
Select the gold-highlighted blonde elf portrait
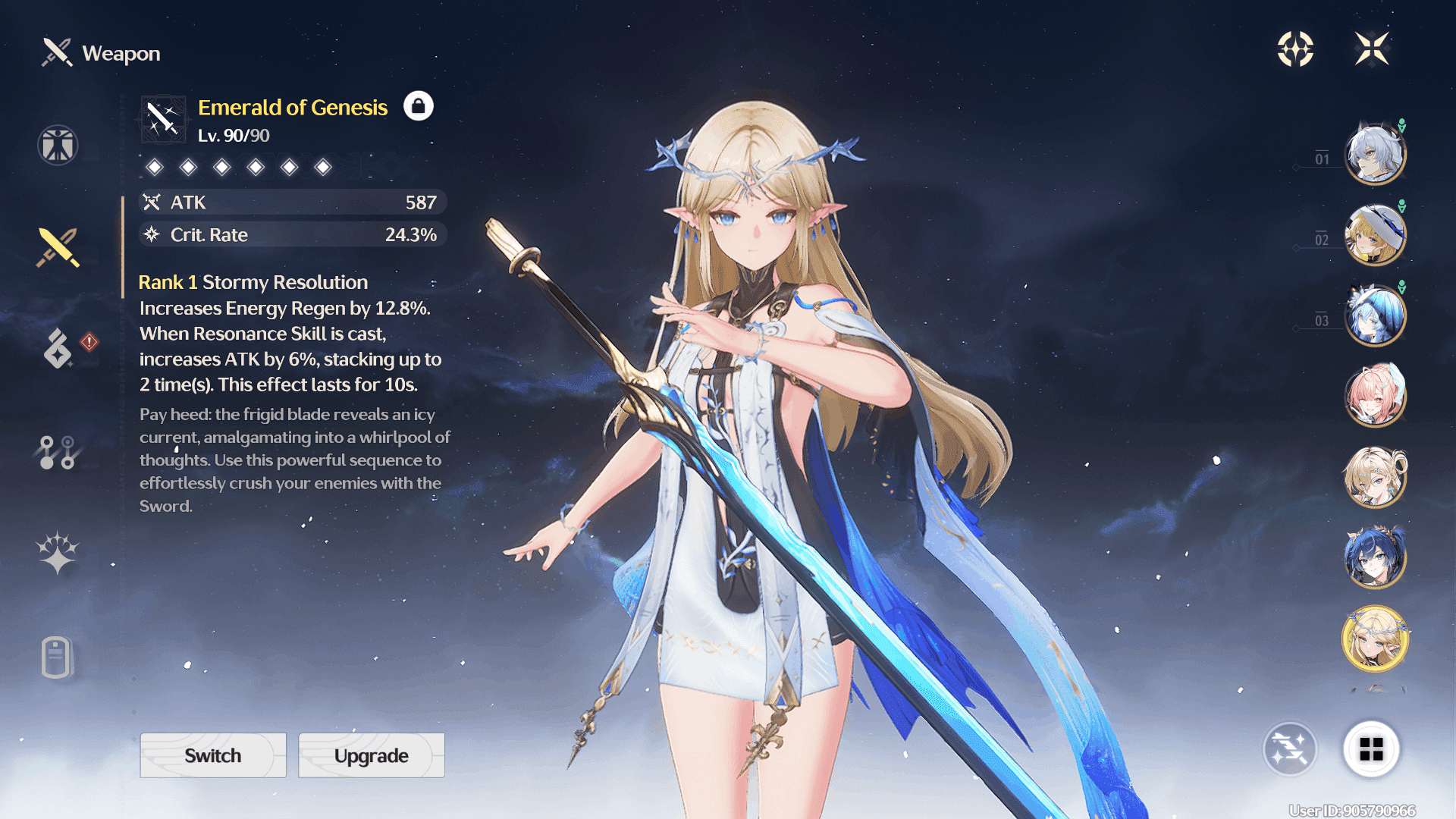click(1375, 639)
